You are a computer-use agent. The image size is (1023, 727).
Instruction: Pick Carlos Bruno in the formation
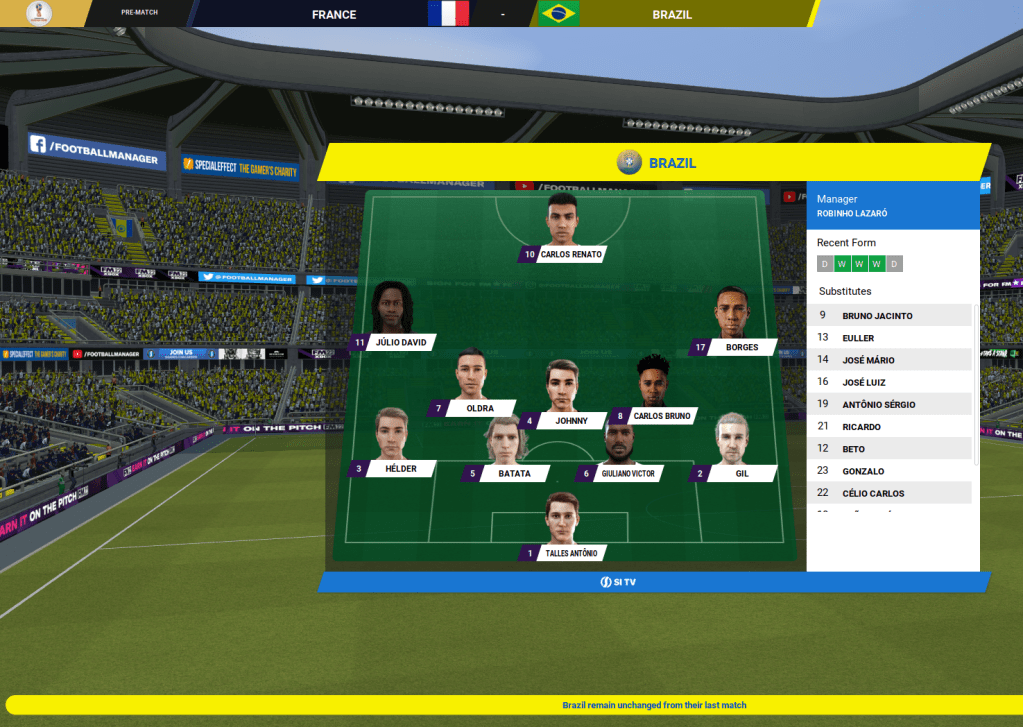(x=661, y=415)
